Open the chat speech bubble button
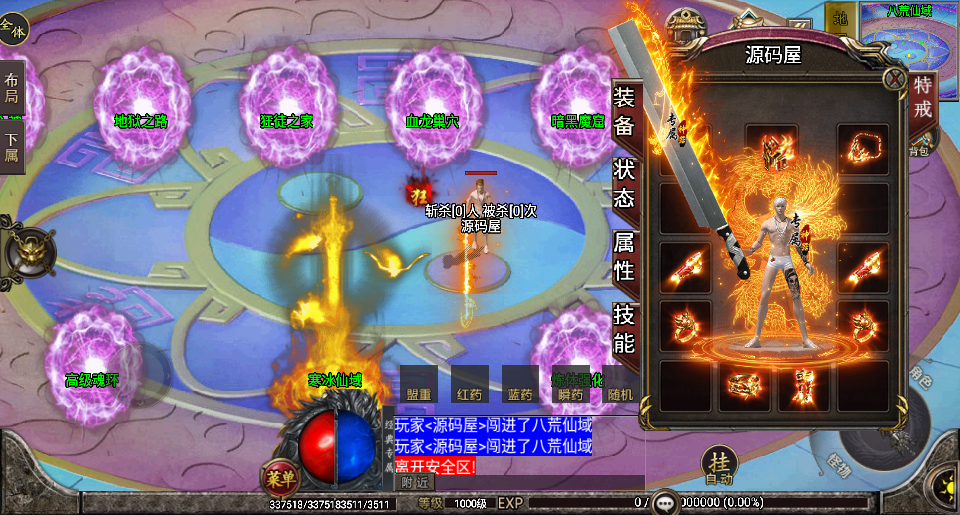 tap(663, 502)
